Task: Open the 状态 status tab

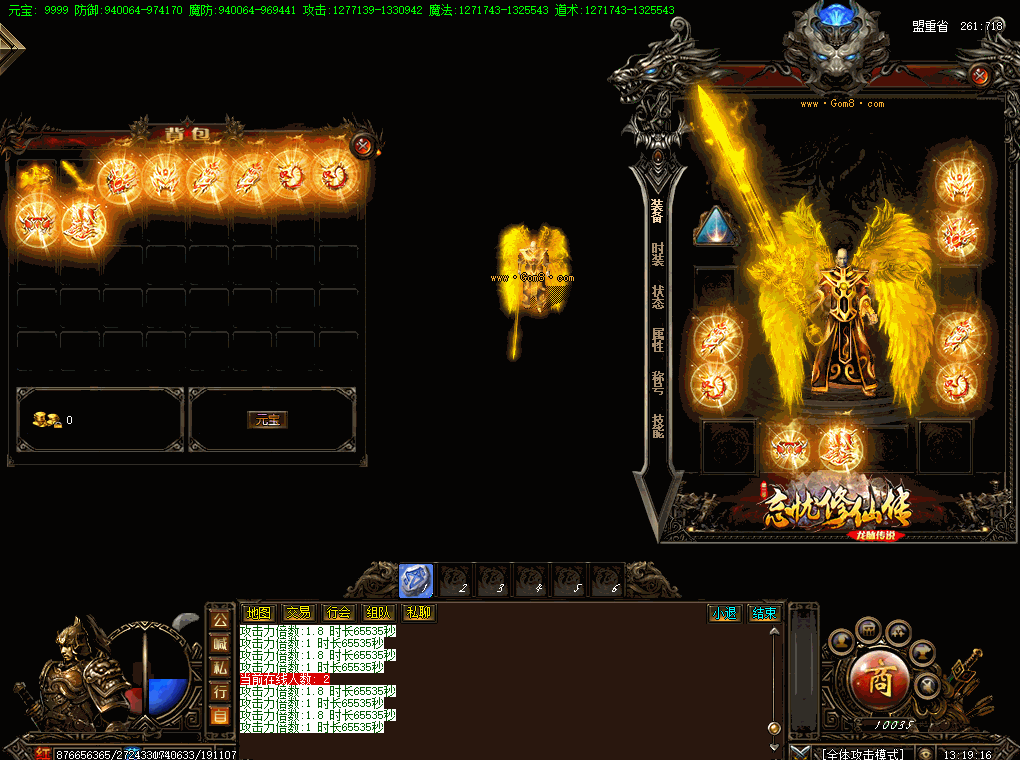Action: 657,297
